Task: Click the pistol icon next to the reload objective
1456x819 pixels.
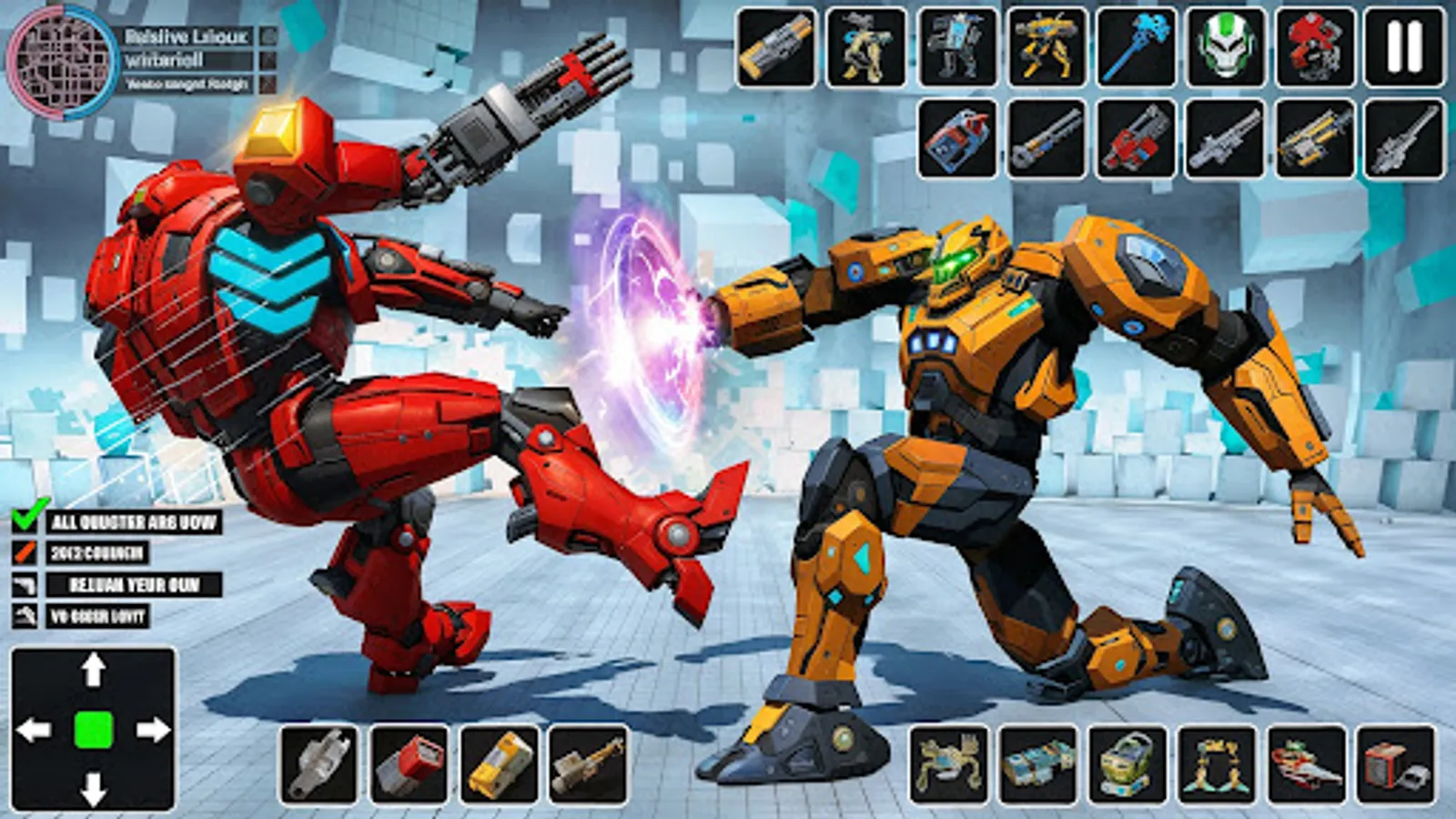Action: click(24, 582)
